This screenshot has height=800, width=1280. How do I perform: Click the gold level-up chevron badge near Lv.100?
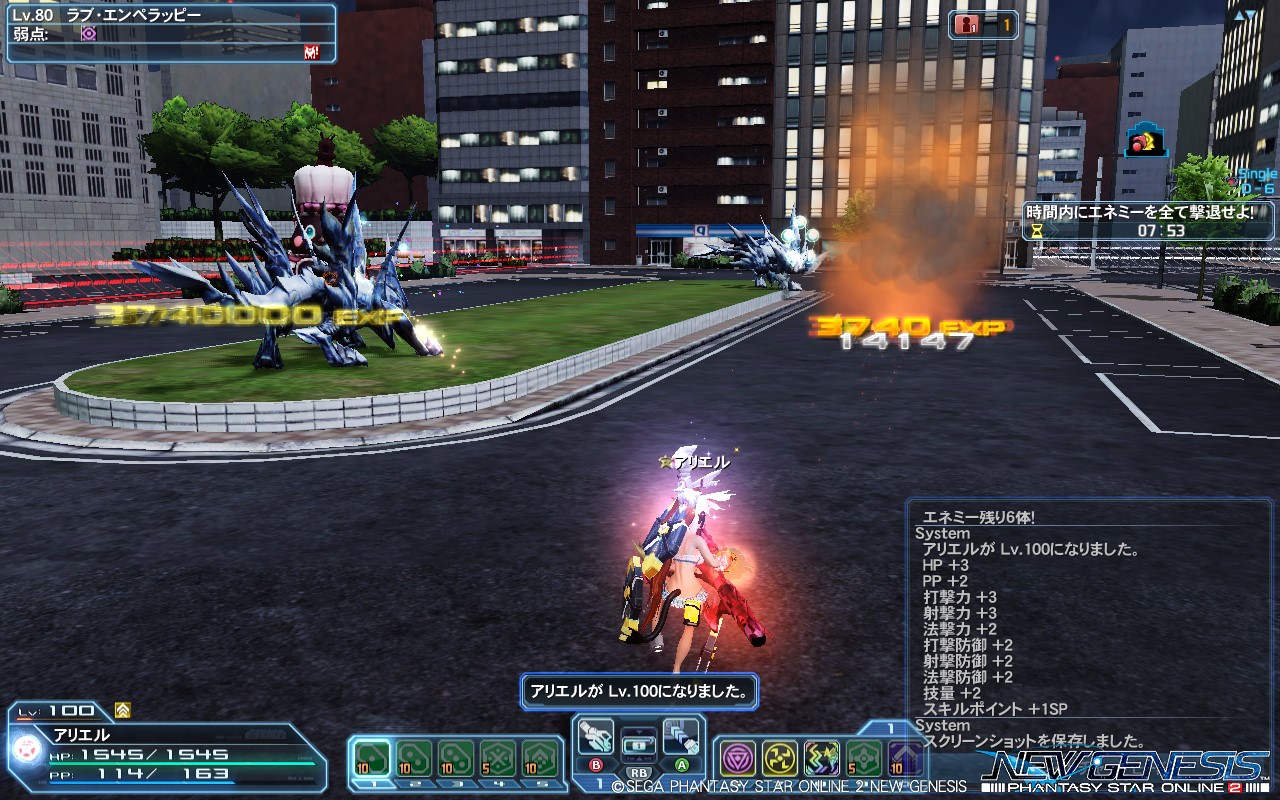pyautogui.click(x=121, y=709)
